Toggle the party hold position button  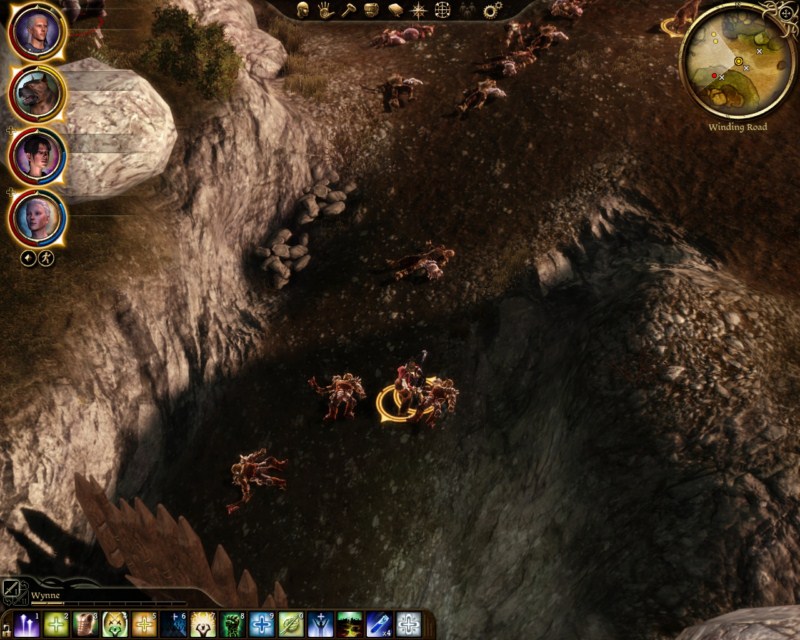46,257
